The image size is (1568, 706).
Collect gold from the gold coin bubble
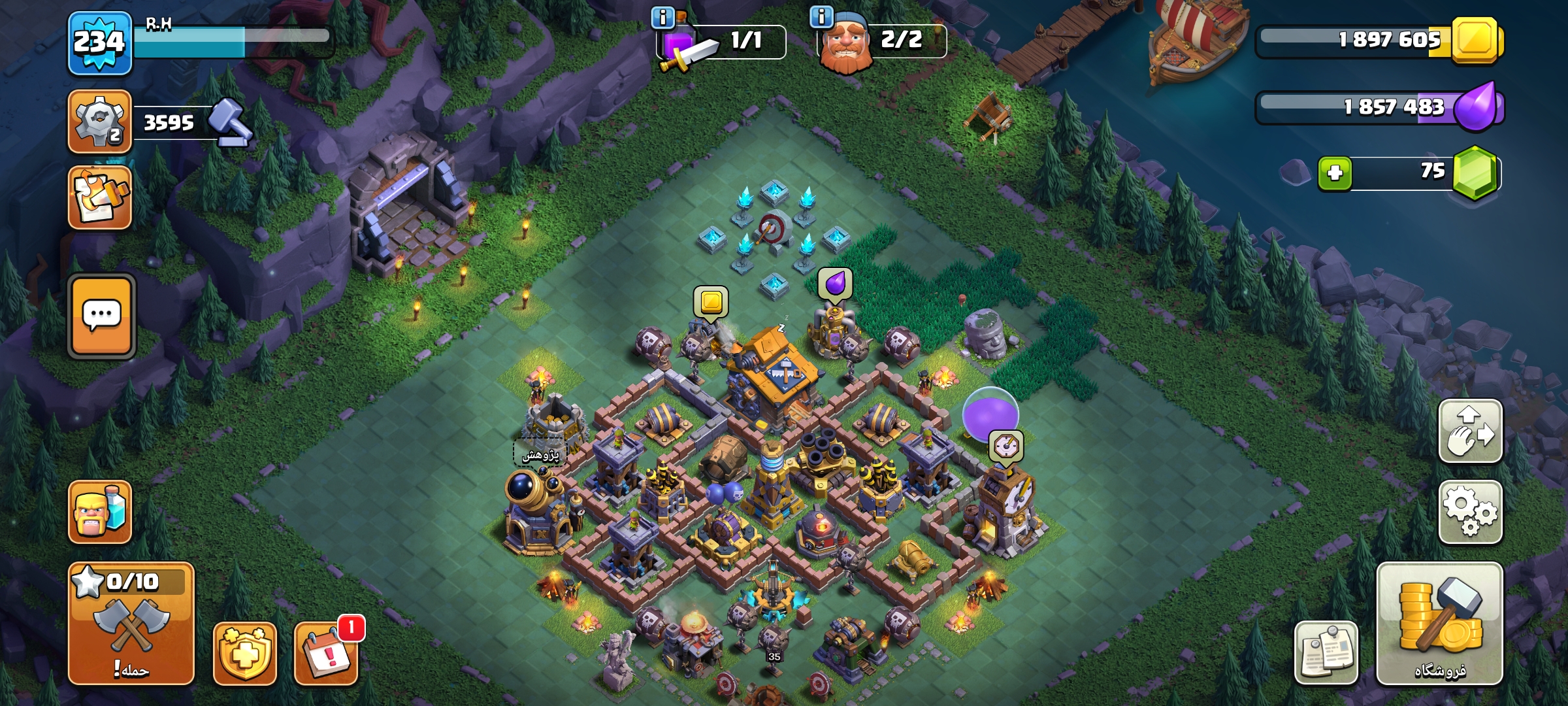click(x=711, y=301)
